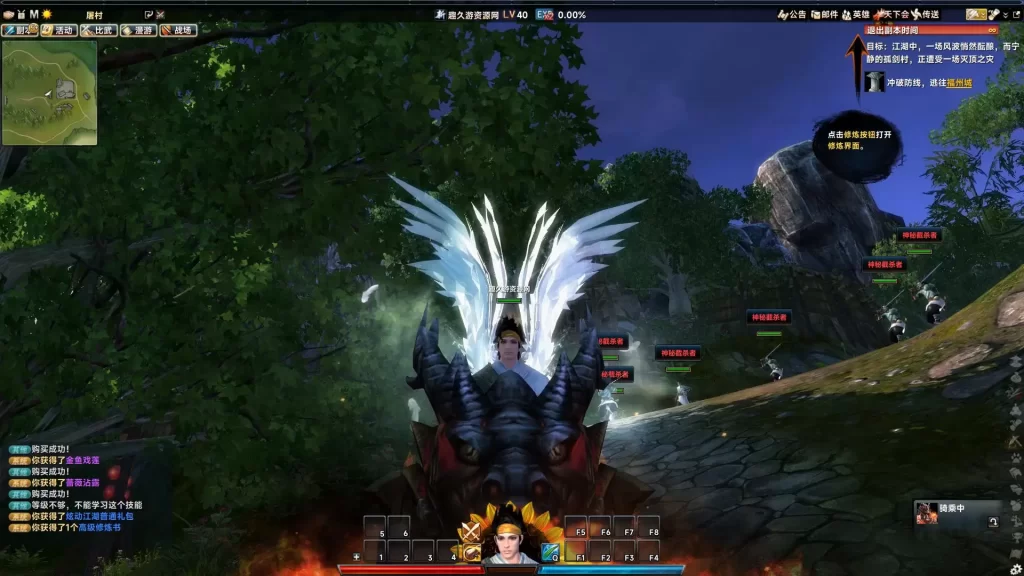This screenshot has height=576, width=1024.
Task: Open the 英雄 hero panel
Action: pyautogui.click(x=855, y=15)
